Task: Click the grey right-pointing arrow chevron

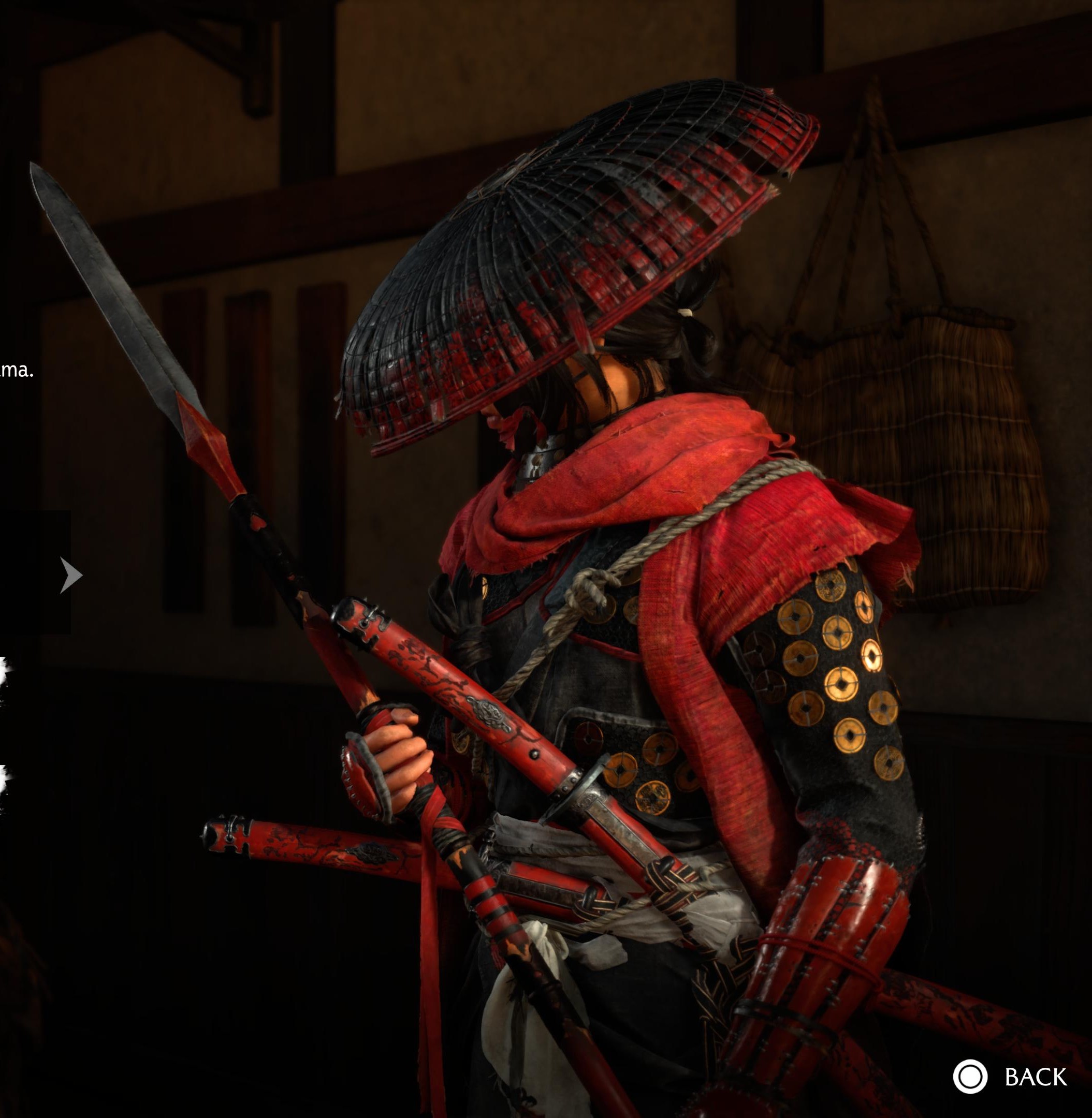Action: tap(71, 575)
